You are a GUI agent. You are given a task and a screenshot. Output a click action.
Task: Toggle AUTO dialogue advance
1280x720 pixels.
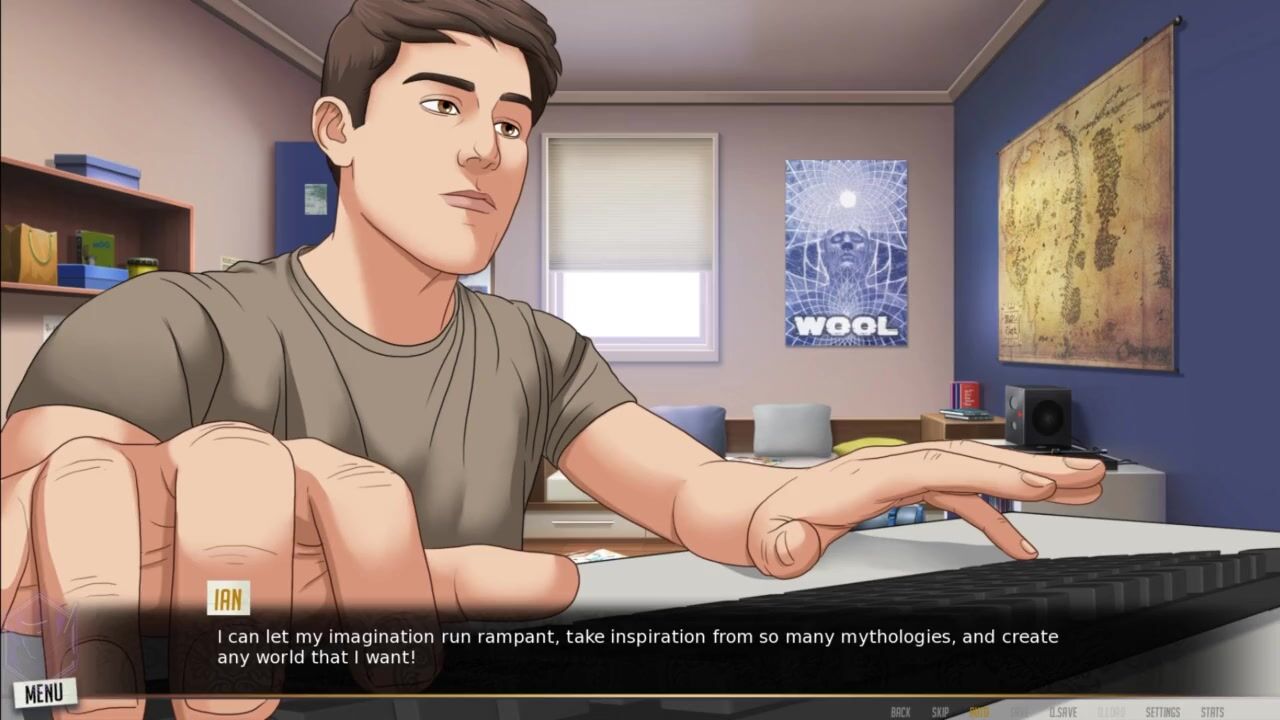coord(980,712)
